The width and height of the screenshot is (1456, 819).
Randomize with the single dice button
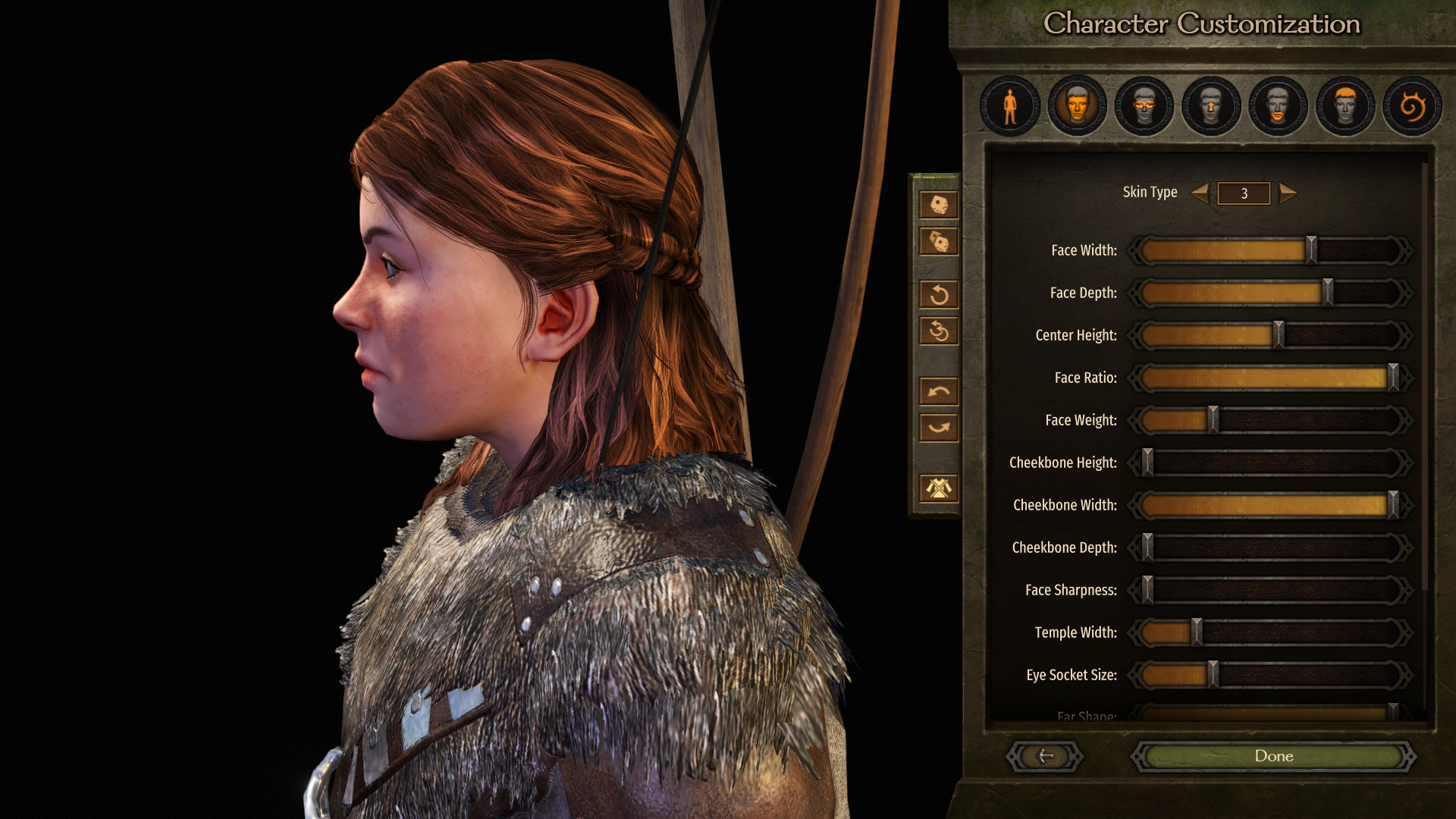click(x=939, y=205)
